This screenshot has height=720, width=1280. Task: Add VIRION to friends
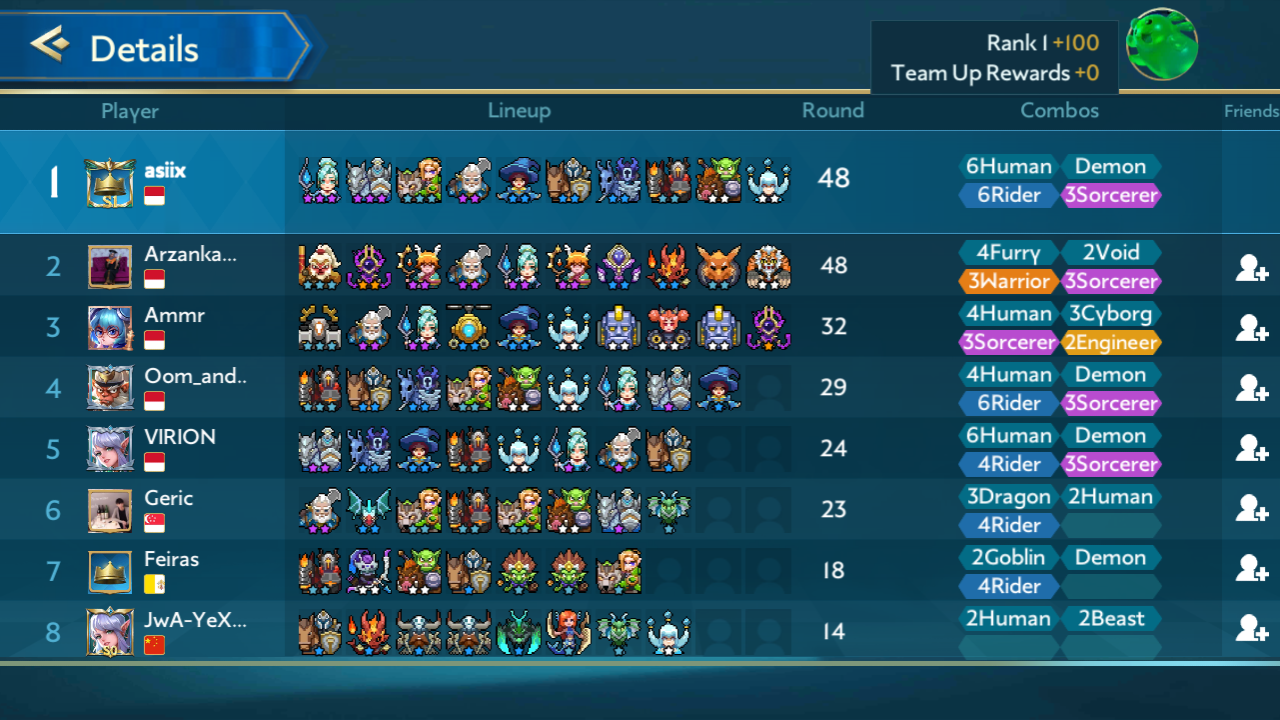point(1251,449)
